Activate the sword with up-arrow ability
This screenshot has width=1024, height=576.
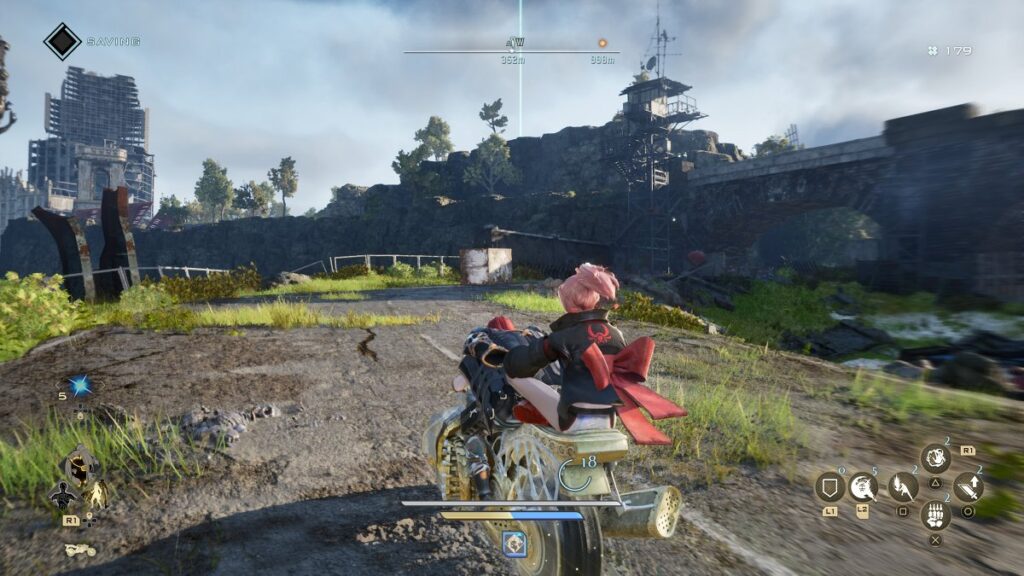pos(968,487)
